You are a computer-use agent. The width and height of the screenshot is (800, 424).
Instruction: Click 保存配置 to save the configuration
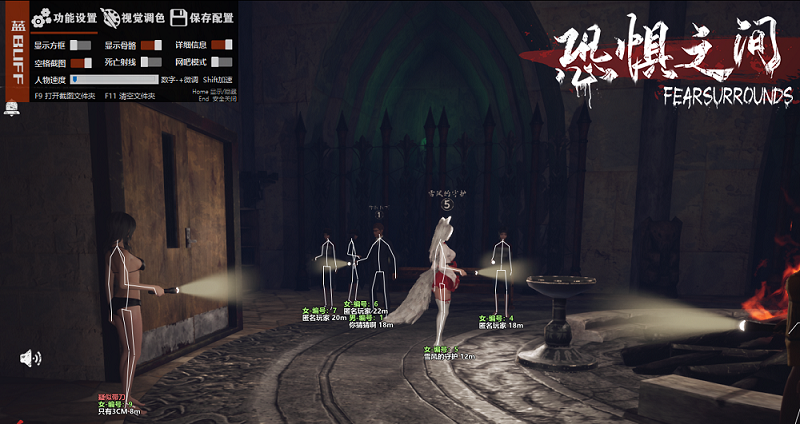pyautogui.click(x=202, y=18)
